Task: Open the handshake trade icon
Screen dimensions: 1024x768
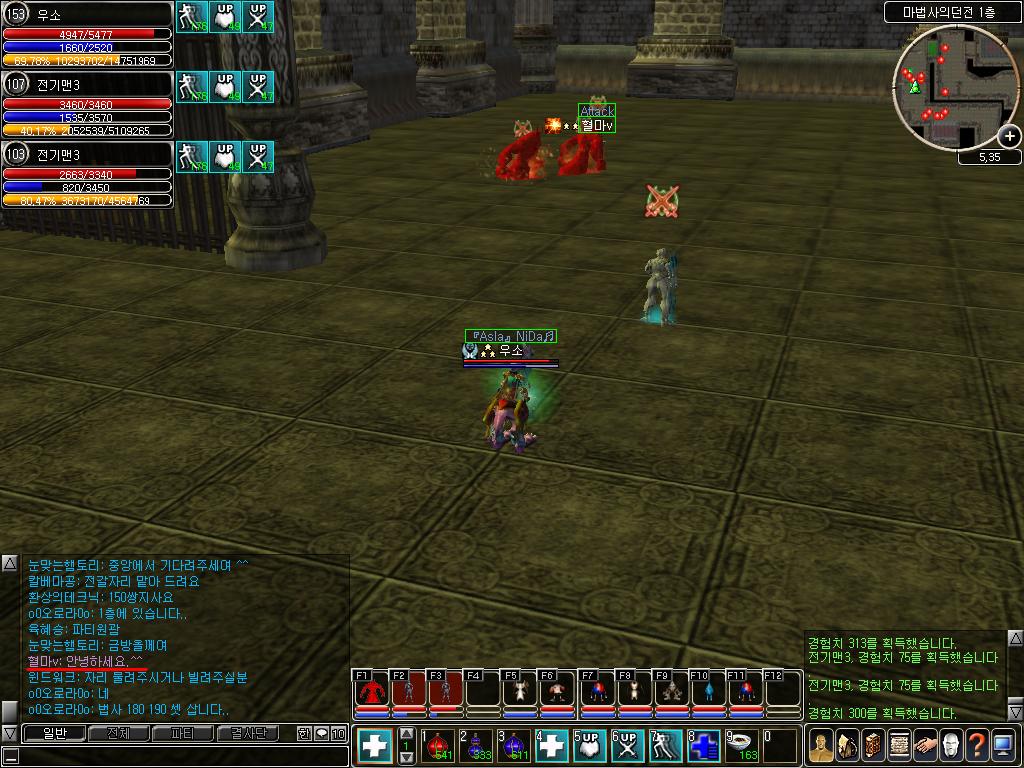Action: click(x=924, y=746)
